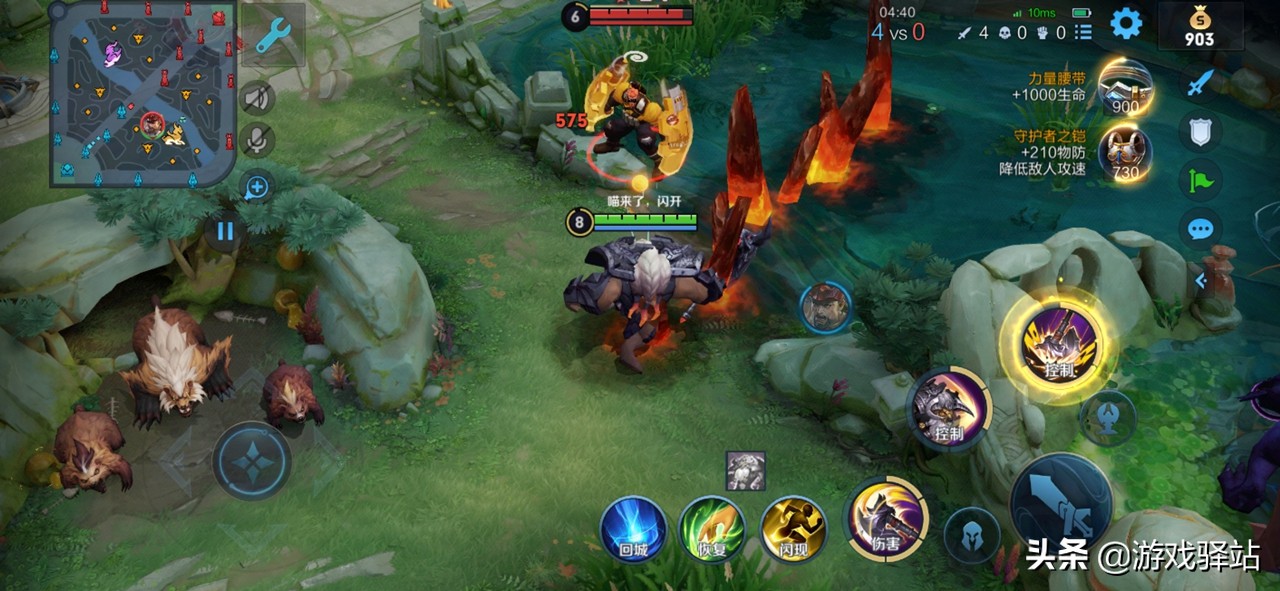
Task: Tap the virtual movement joystick
Action: point(252,461)
